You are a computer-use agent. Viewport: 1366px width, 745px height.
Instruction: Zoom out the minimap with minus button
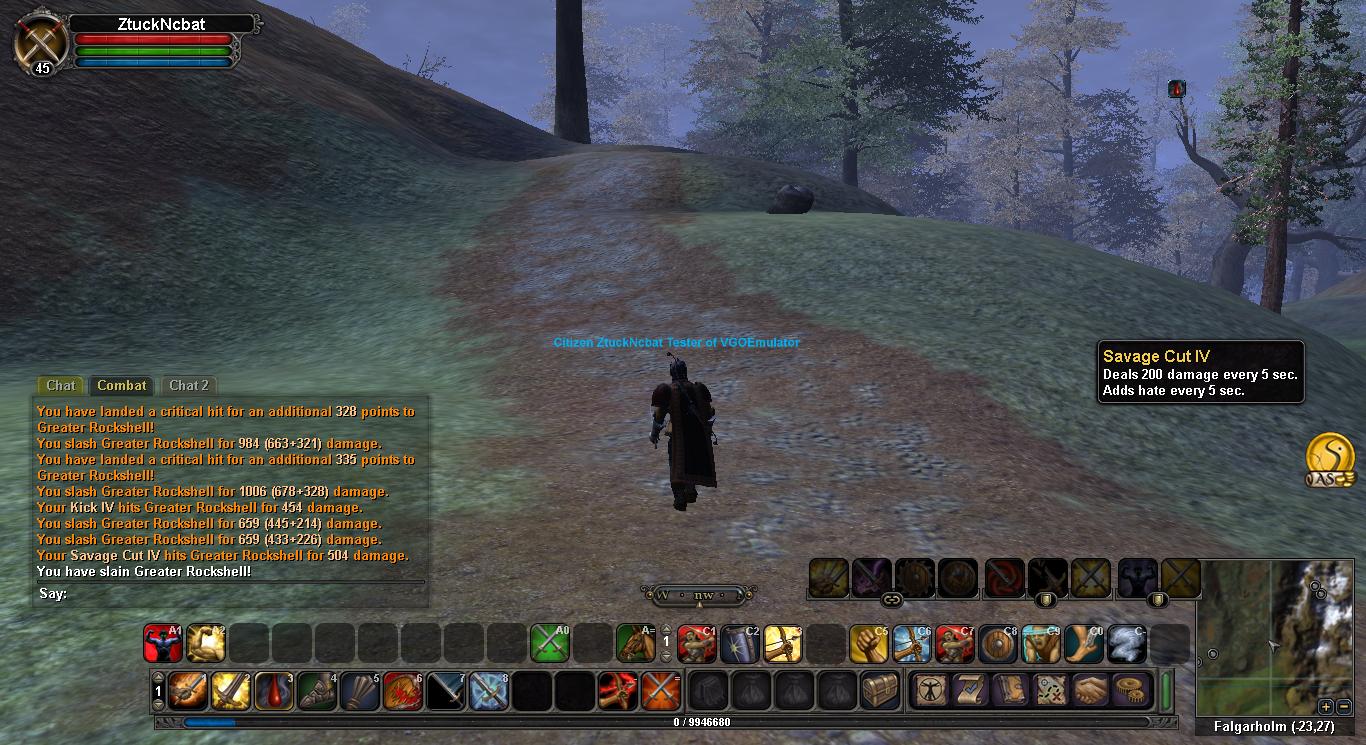click(x=1343, y=706)
